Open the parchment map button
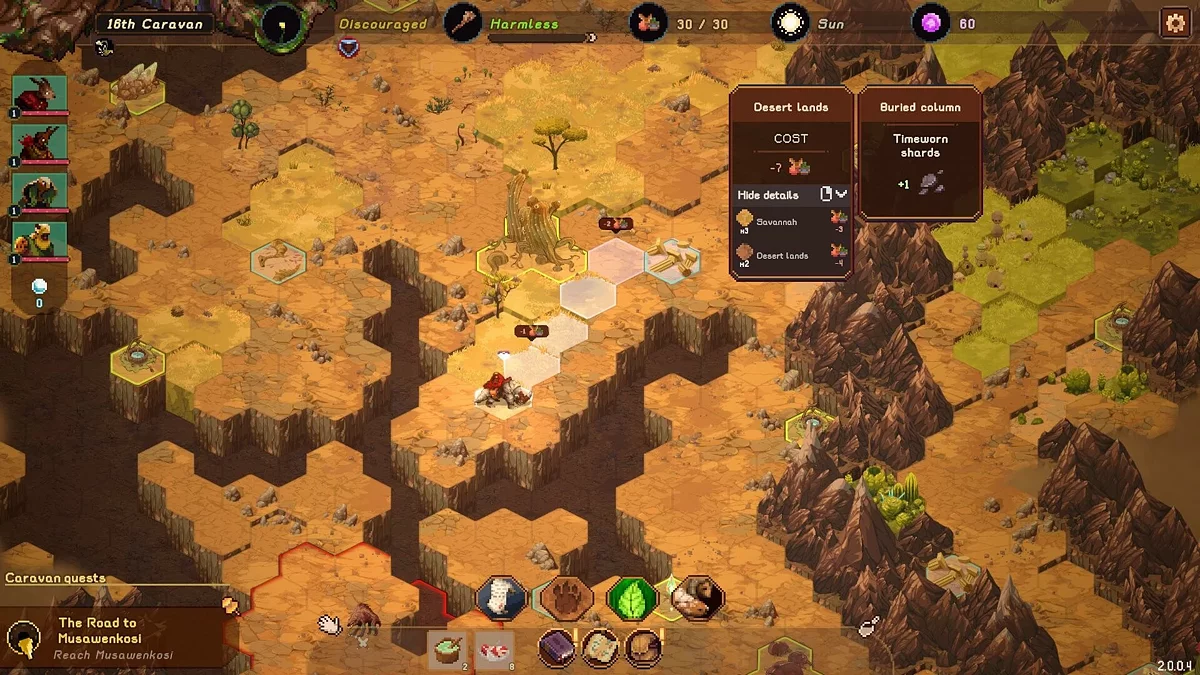Screen dimensions: 1200x675 click(x=600, y=648)
